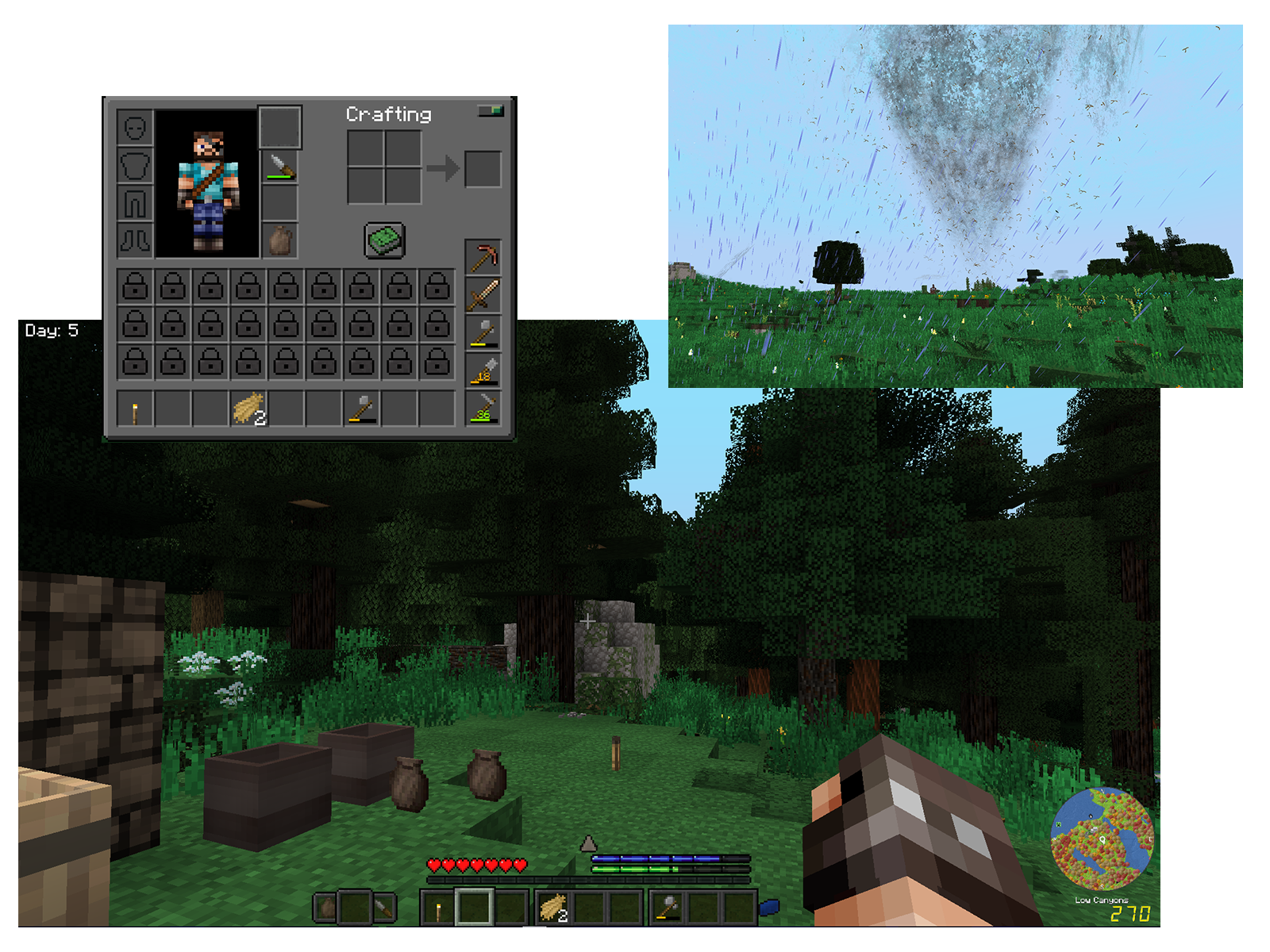Click the waterskin pouch slot in inventory
This screenshot has height=952, width=1270.
(281, 240)
